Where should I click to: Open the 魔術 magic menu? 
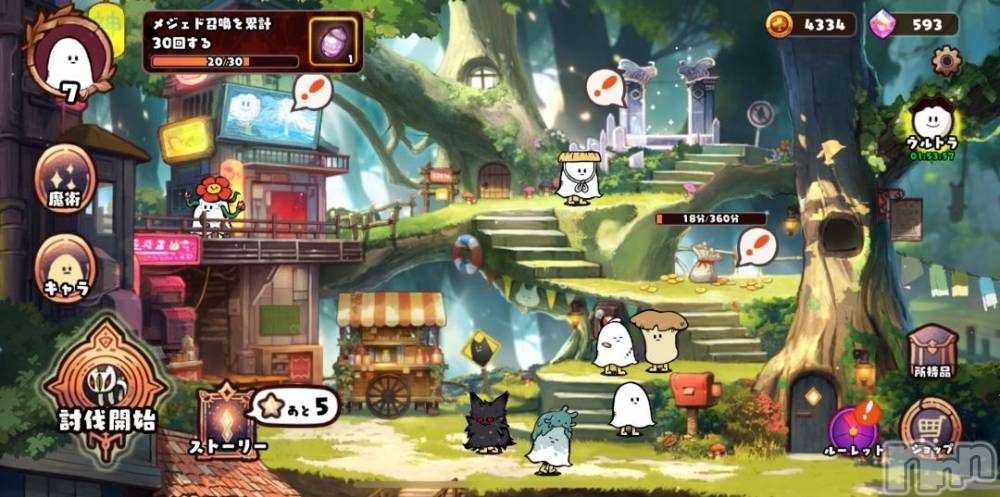click(x=66, y=179)
